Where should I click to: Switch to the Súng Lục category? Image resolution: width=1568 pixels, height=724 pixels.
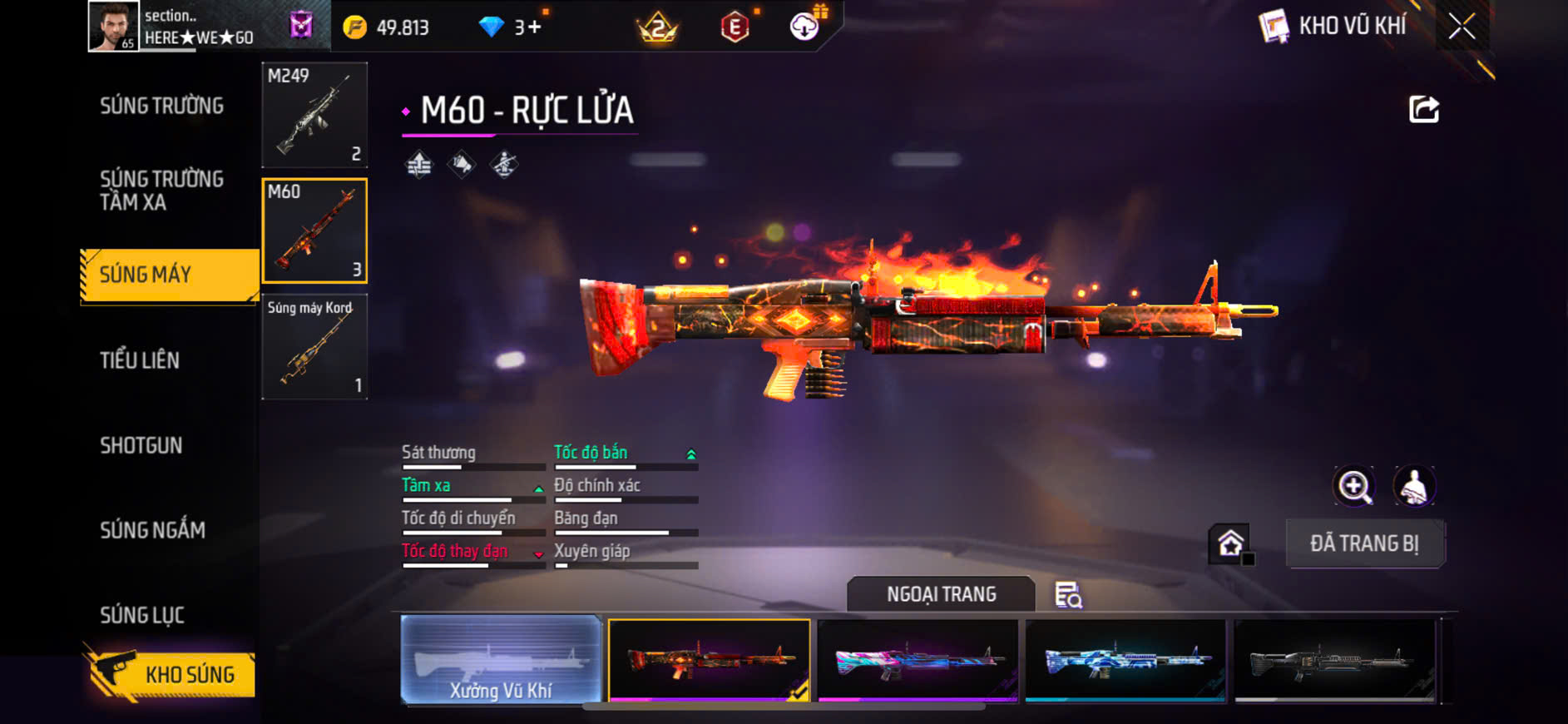click(x=142, y=615)
